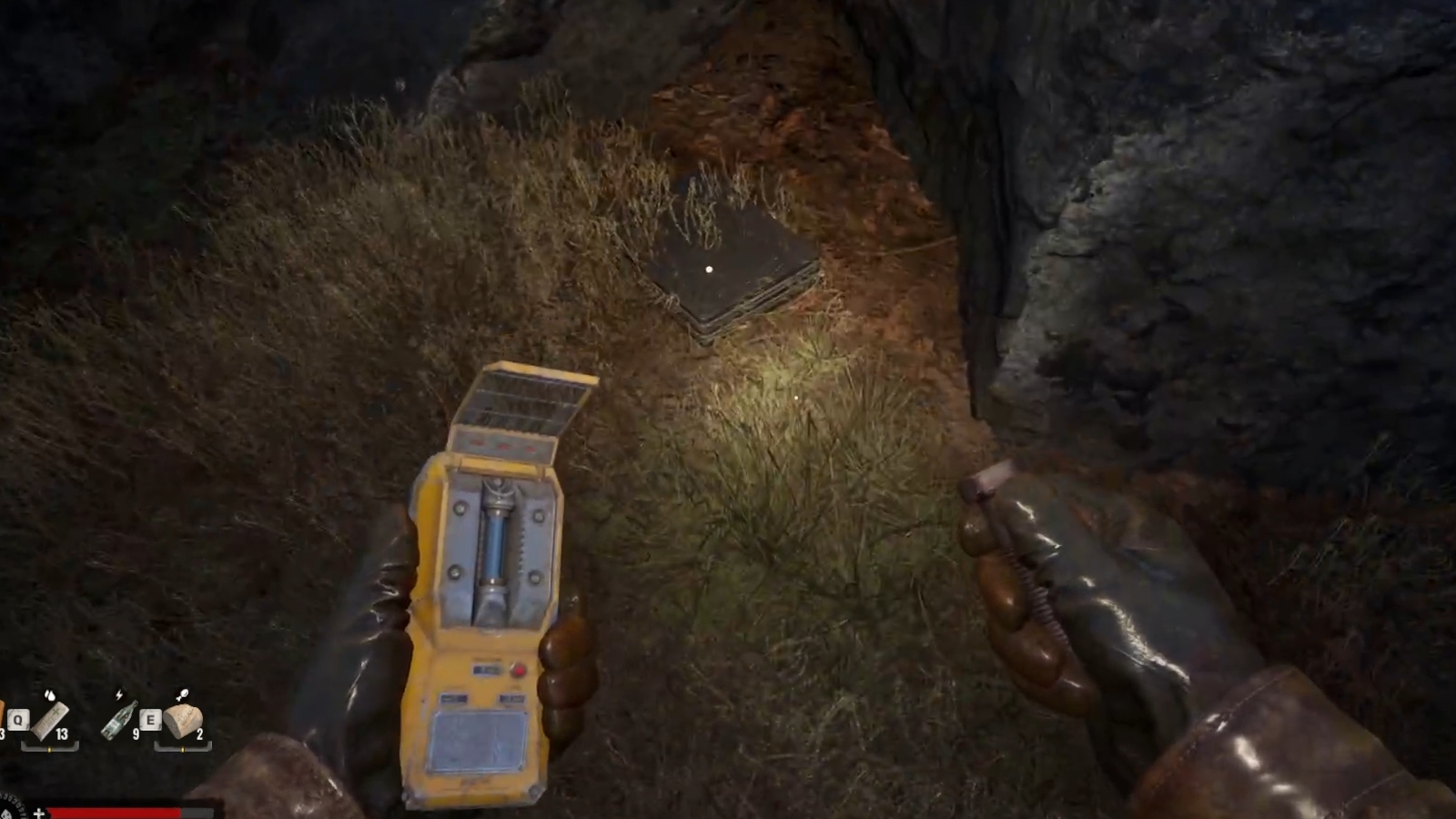Screen dimensions: 1456x819
Task: Select the bandage in the Q quickslot
Action: coord(48,722)
